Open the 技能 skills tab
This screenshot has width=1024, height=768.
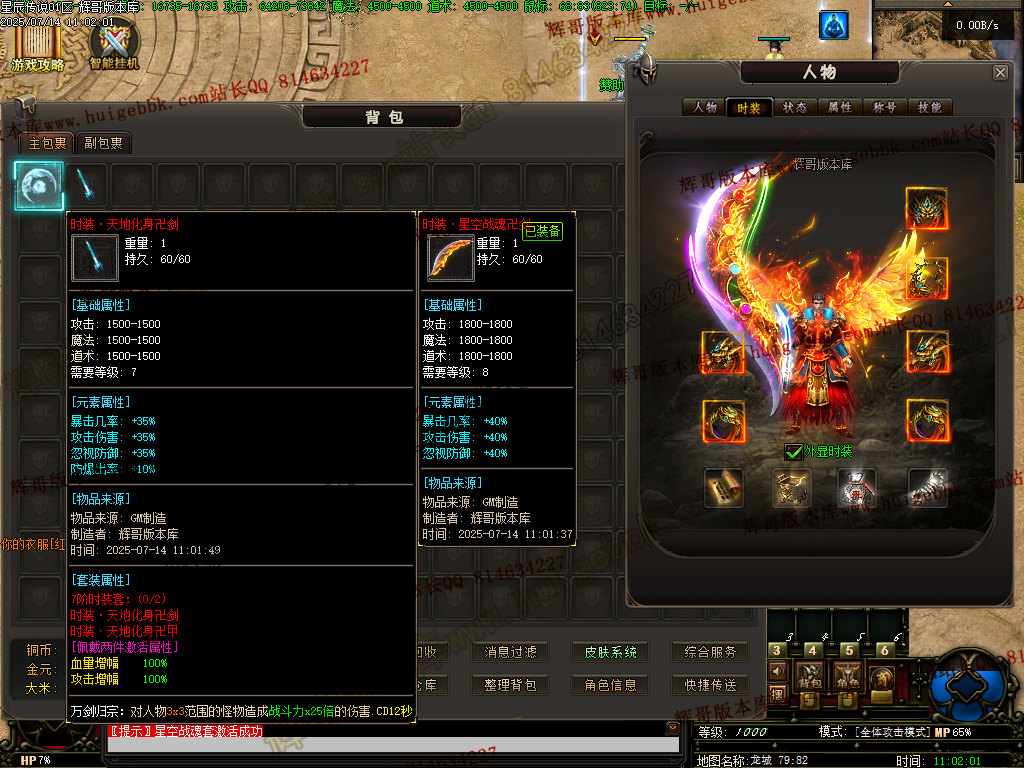click(929, 108)
